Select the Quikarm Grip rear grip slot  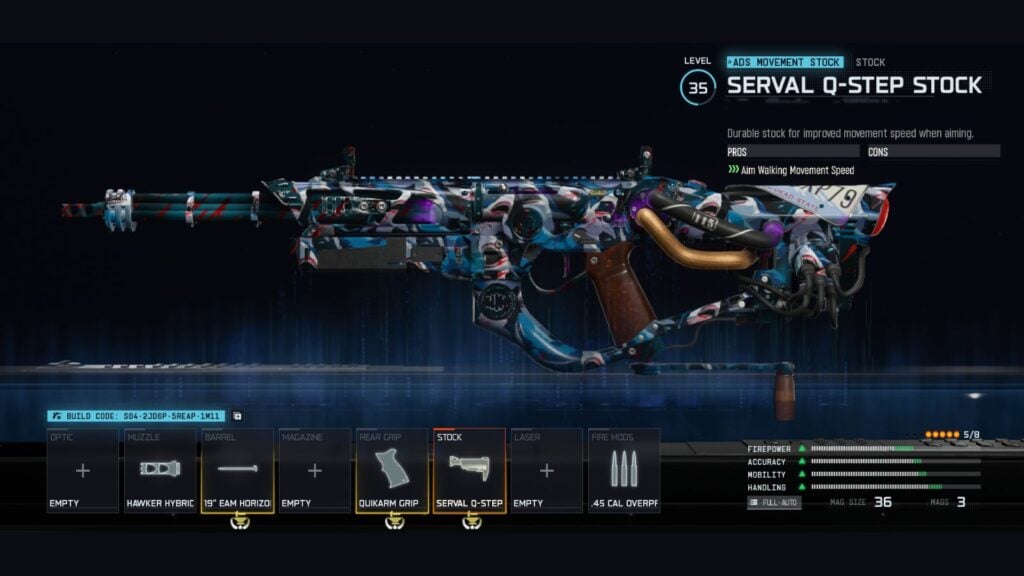point(391,470)
